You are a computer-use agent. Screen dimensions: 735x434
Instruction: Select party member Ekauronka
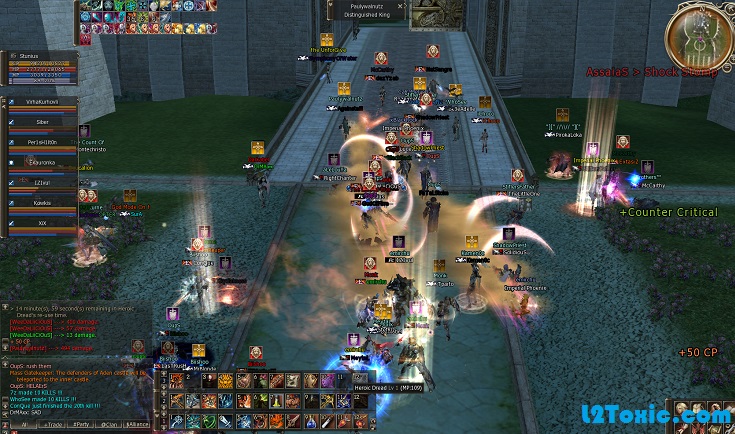click(x=42, y=162)
